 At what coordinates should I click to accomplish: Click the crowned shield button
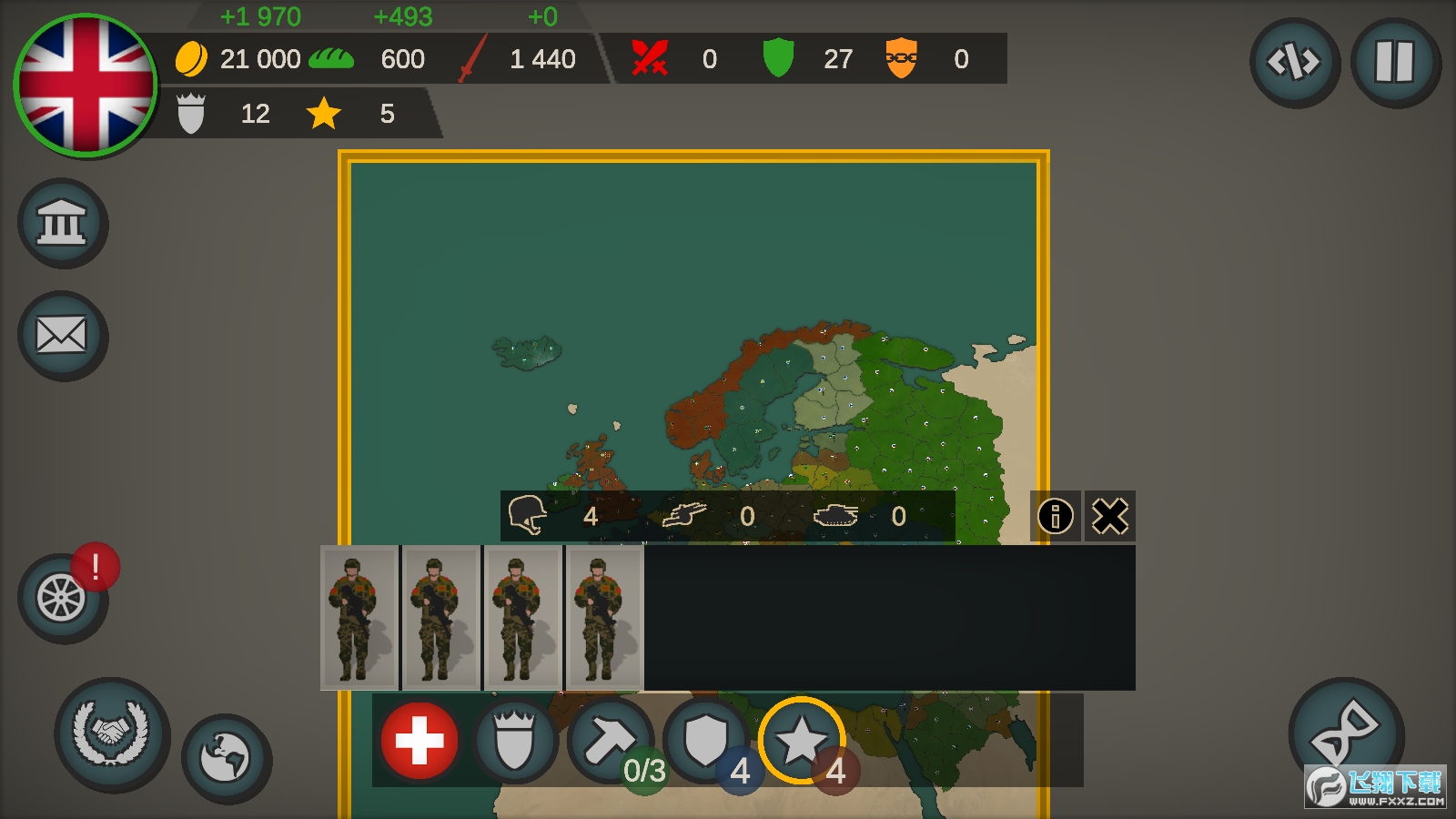coord(514,741)
